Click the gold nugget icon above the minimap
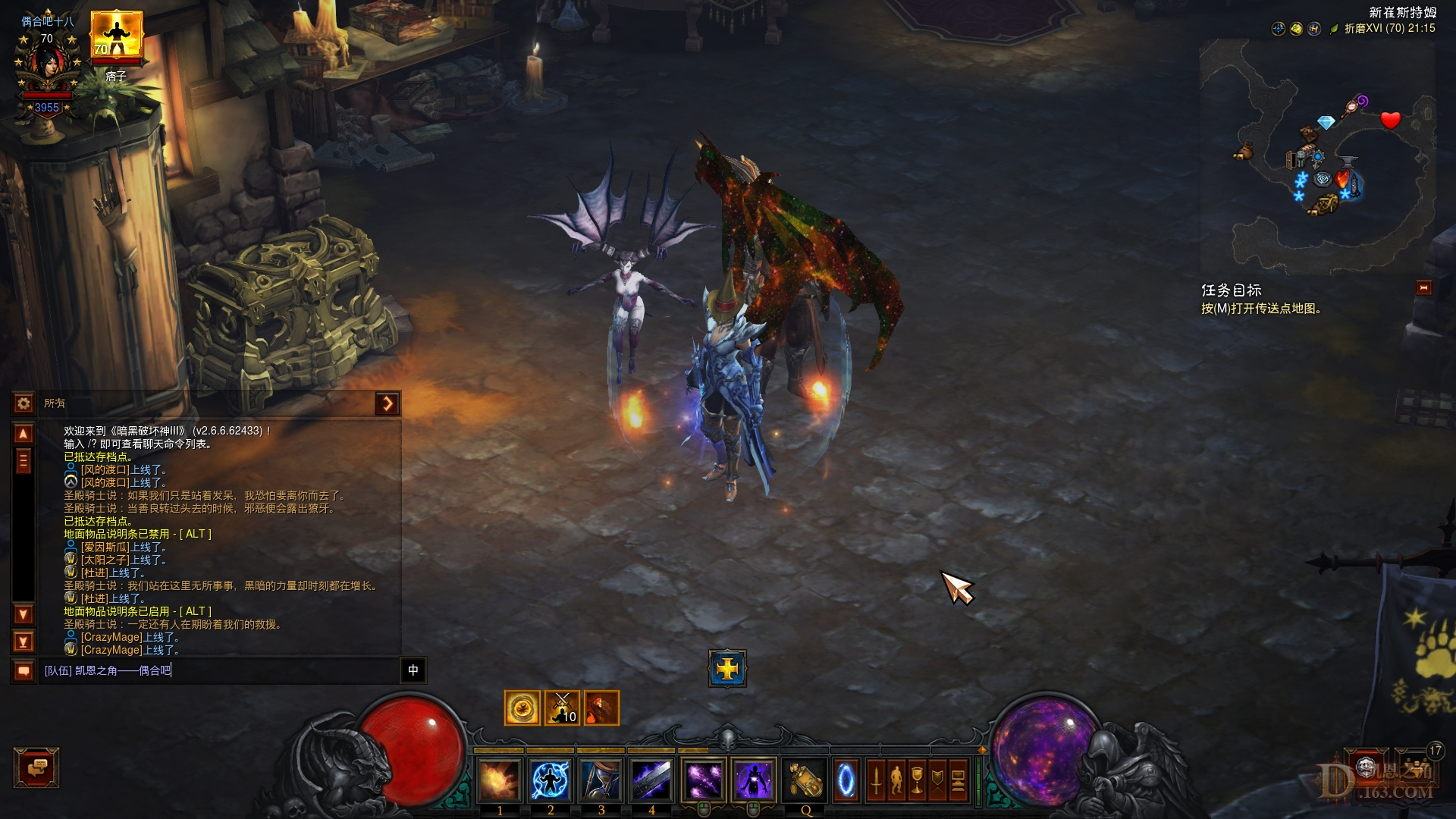The width and height of the screenshot is (1456, 819). [1295, 29]
